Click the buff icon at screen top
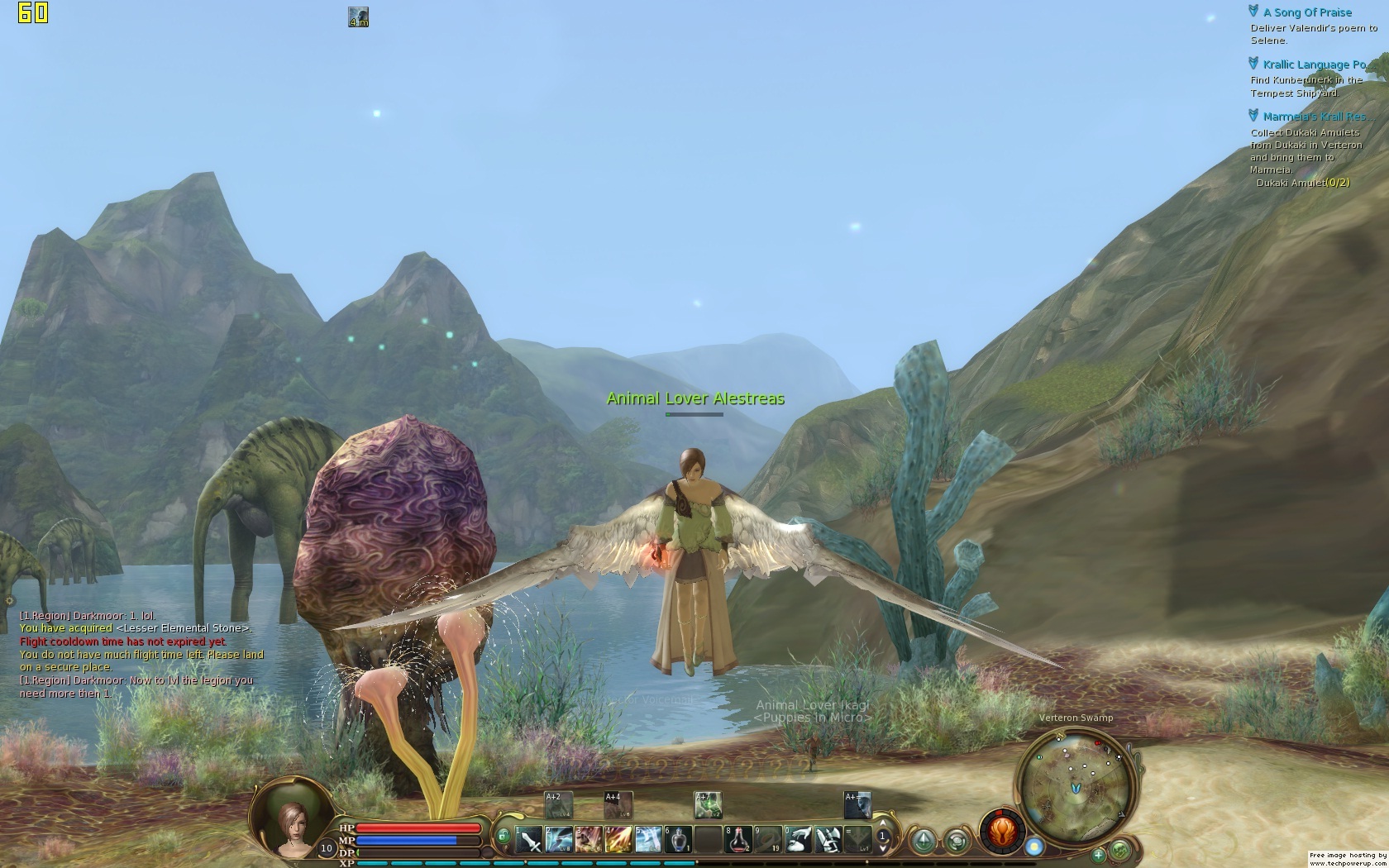 (358, 17)
